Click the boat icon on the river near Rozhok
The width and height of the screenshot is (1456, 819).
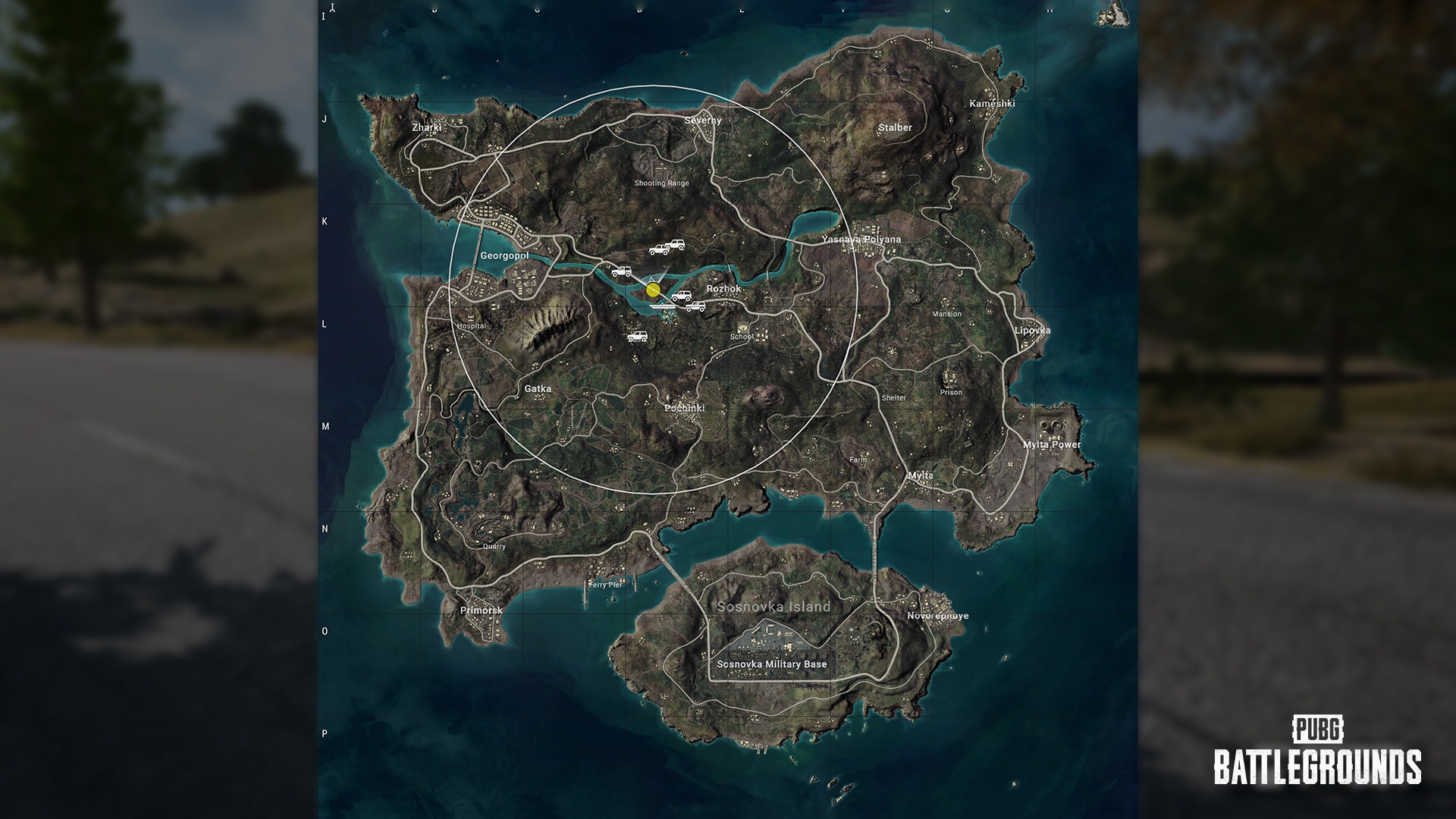pos(663,306)
